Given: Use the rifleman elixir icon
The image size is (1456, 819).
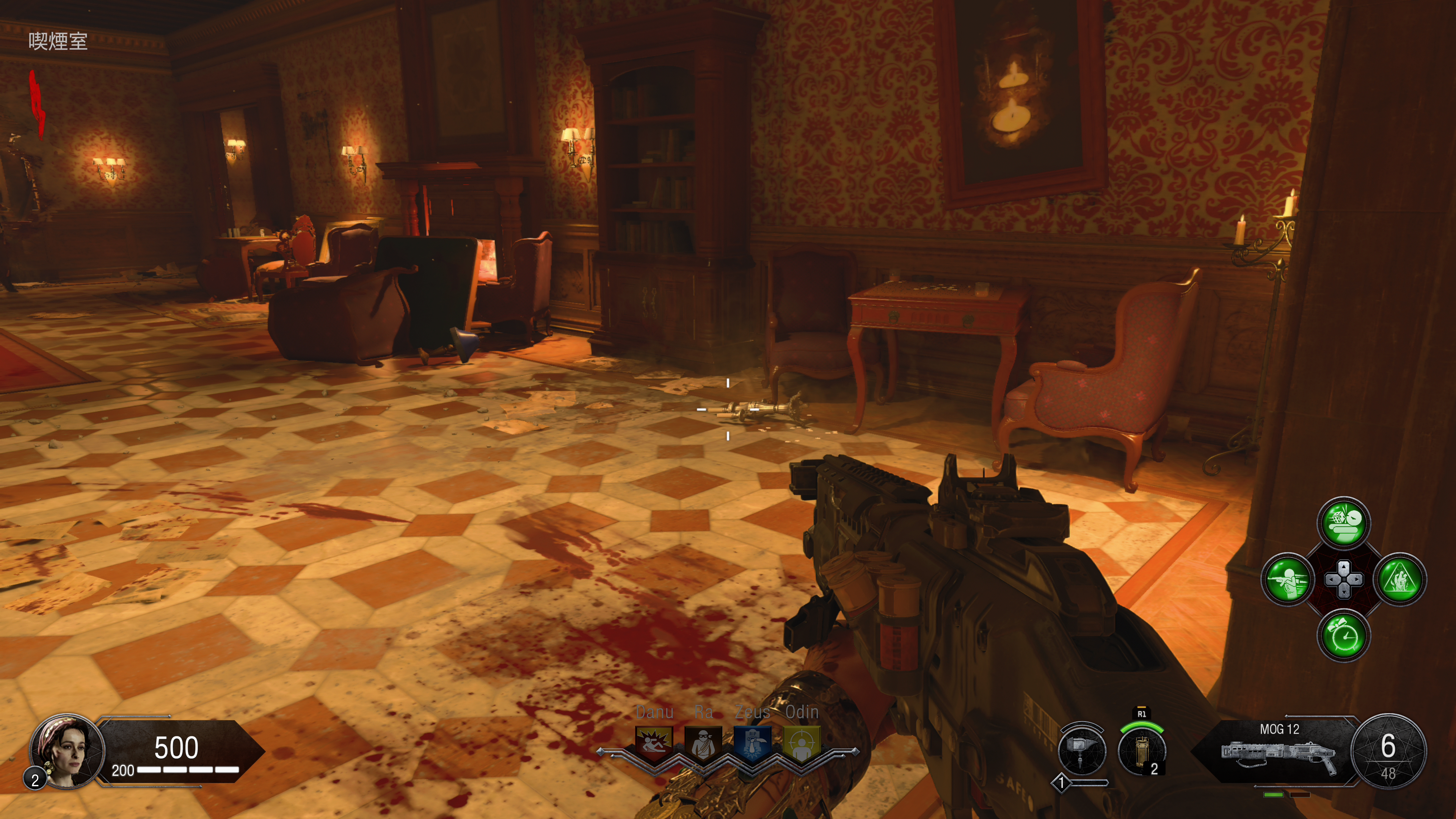Looking at the screenshot, I should tap(1288, 579).
